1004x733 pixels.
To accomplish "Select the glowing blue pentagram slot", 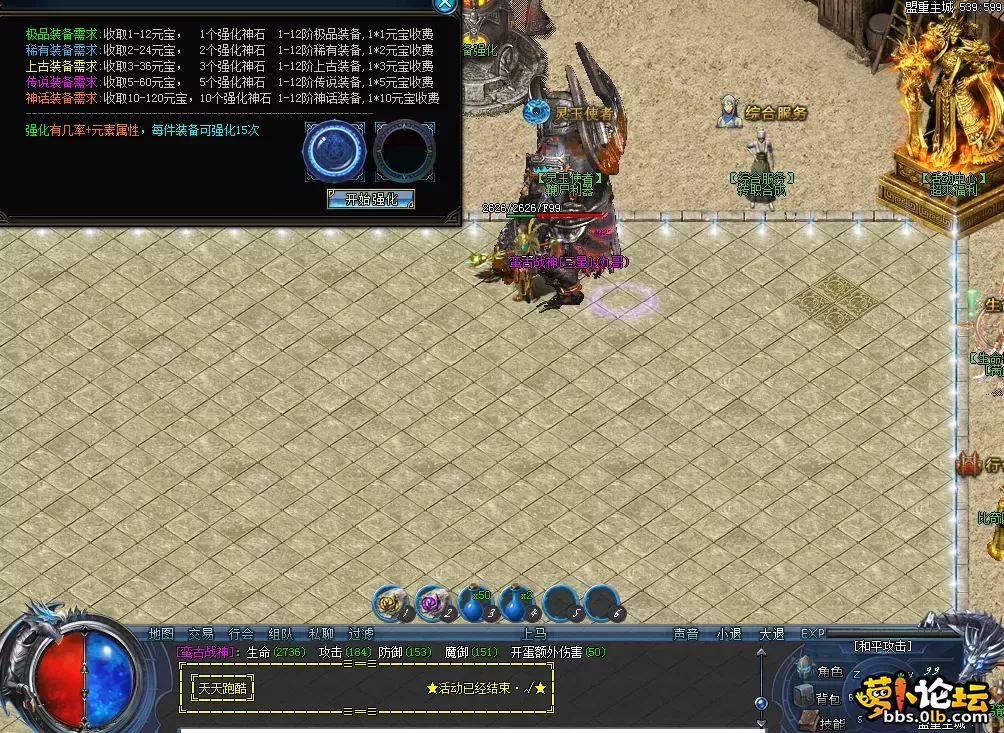I will coord(334,152).
